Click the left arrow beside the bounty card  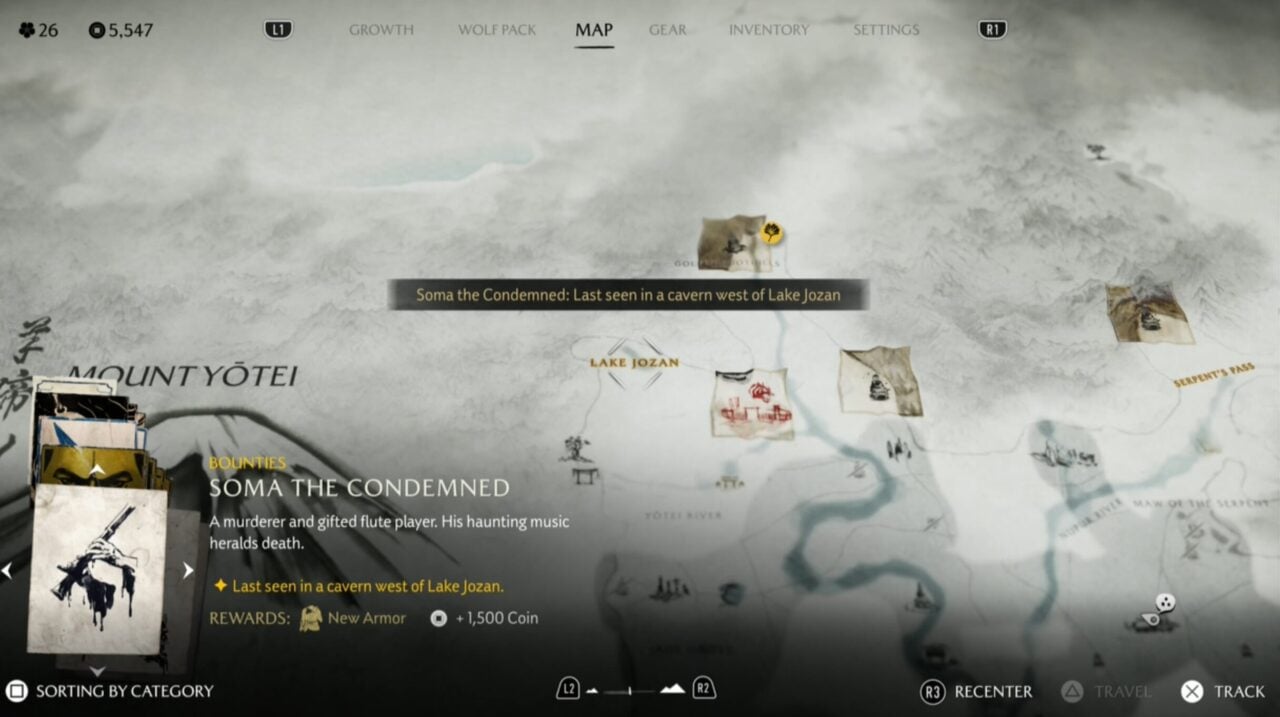point(7,570)
